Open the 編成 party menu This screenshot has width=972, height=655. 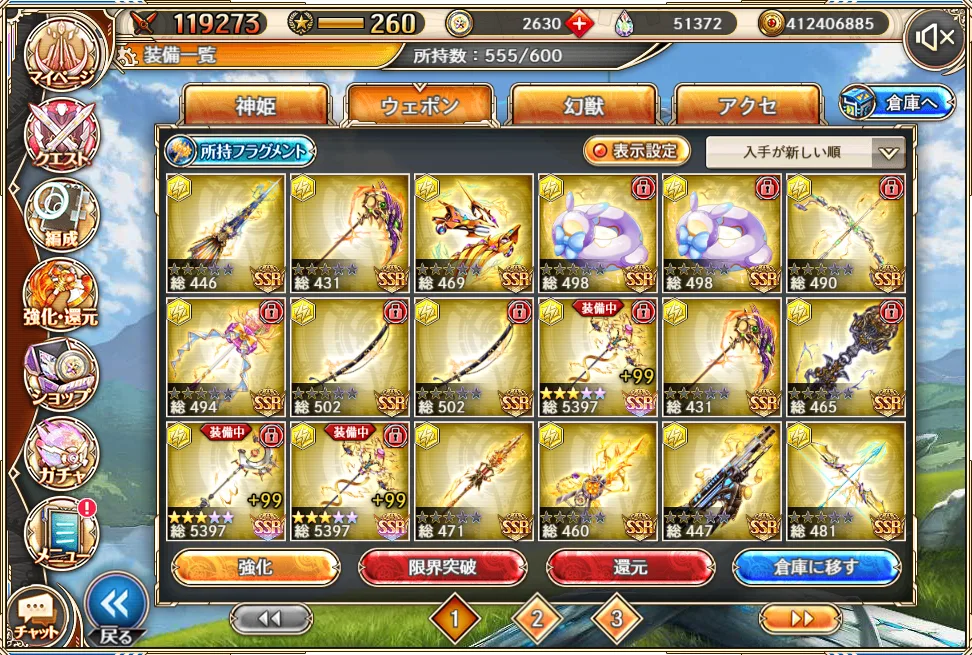(61, 214)
